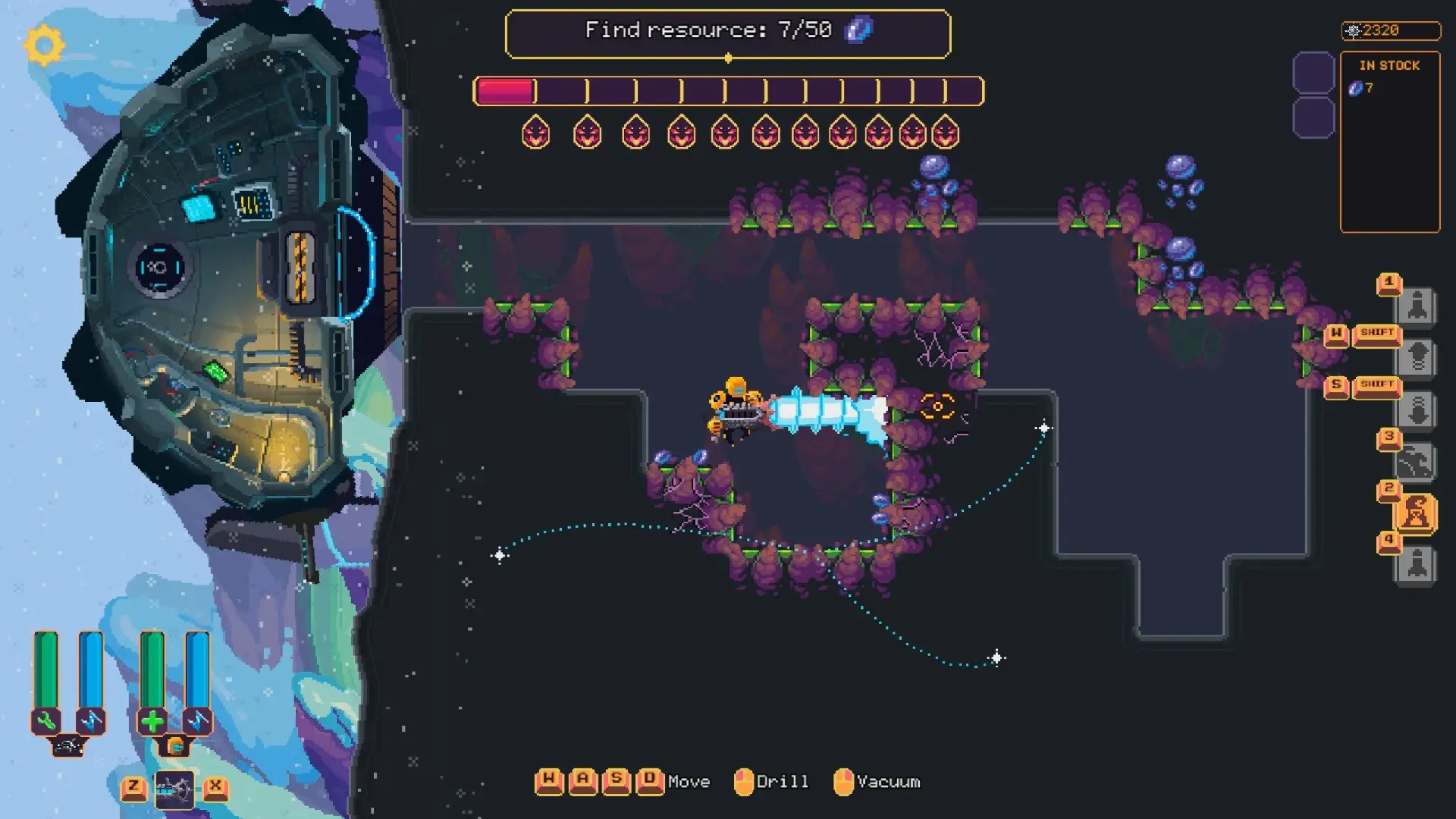Select the highlighted drill tower ability
The image size is (1456, 819).
pyautogui.click(x=1418, y=510)
